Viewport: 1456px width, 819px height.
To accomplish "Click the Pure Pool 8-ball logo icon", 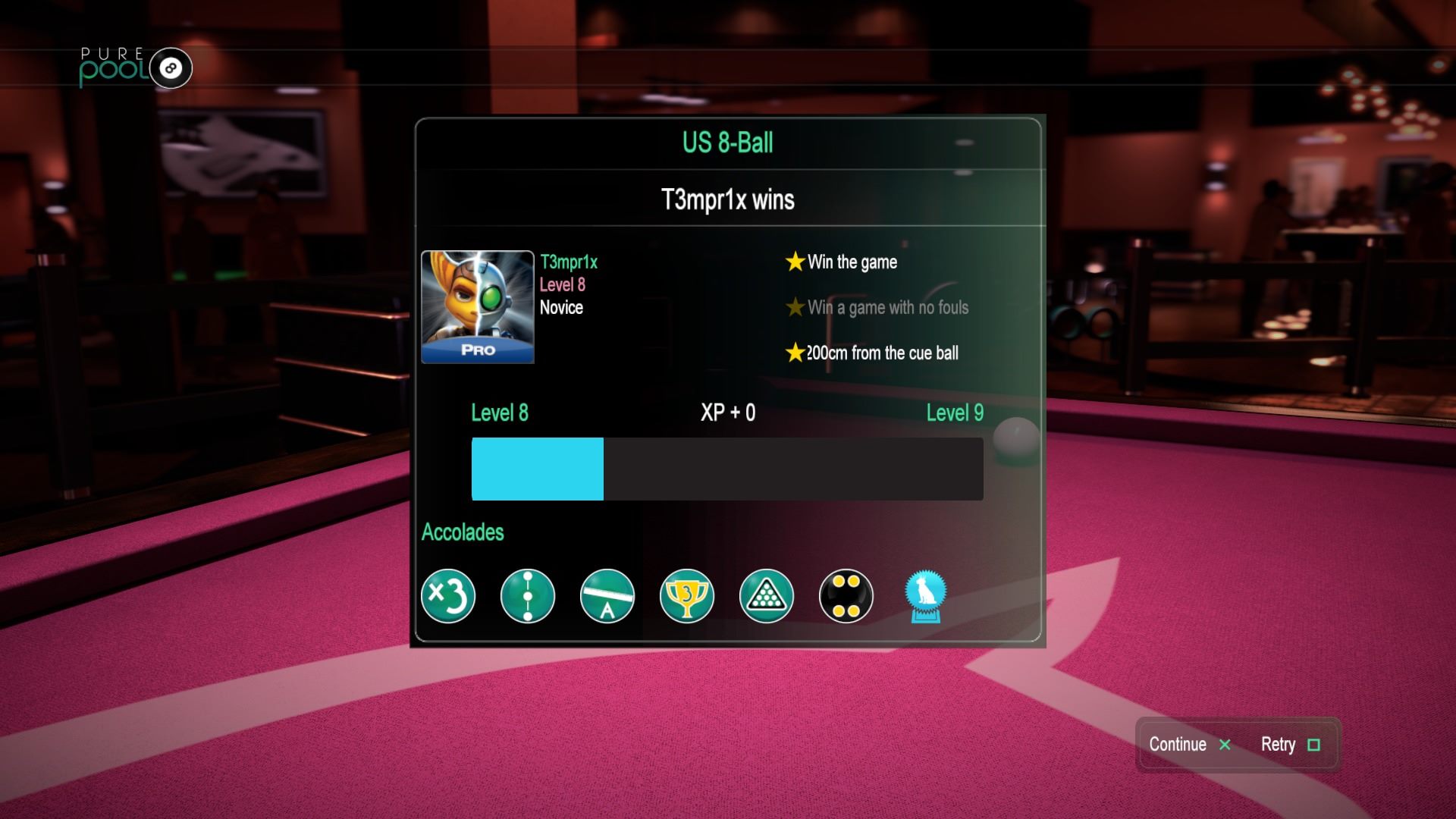I will 168,68.
